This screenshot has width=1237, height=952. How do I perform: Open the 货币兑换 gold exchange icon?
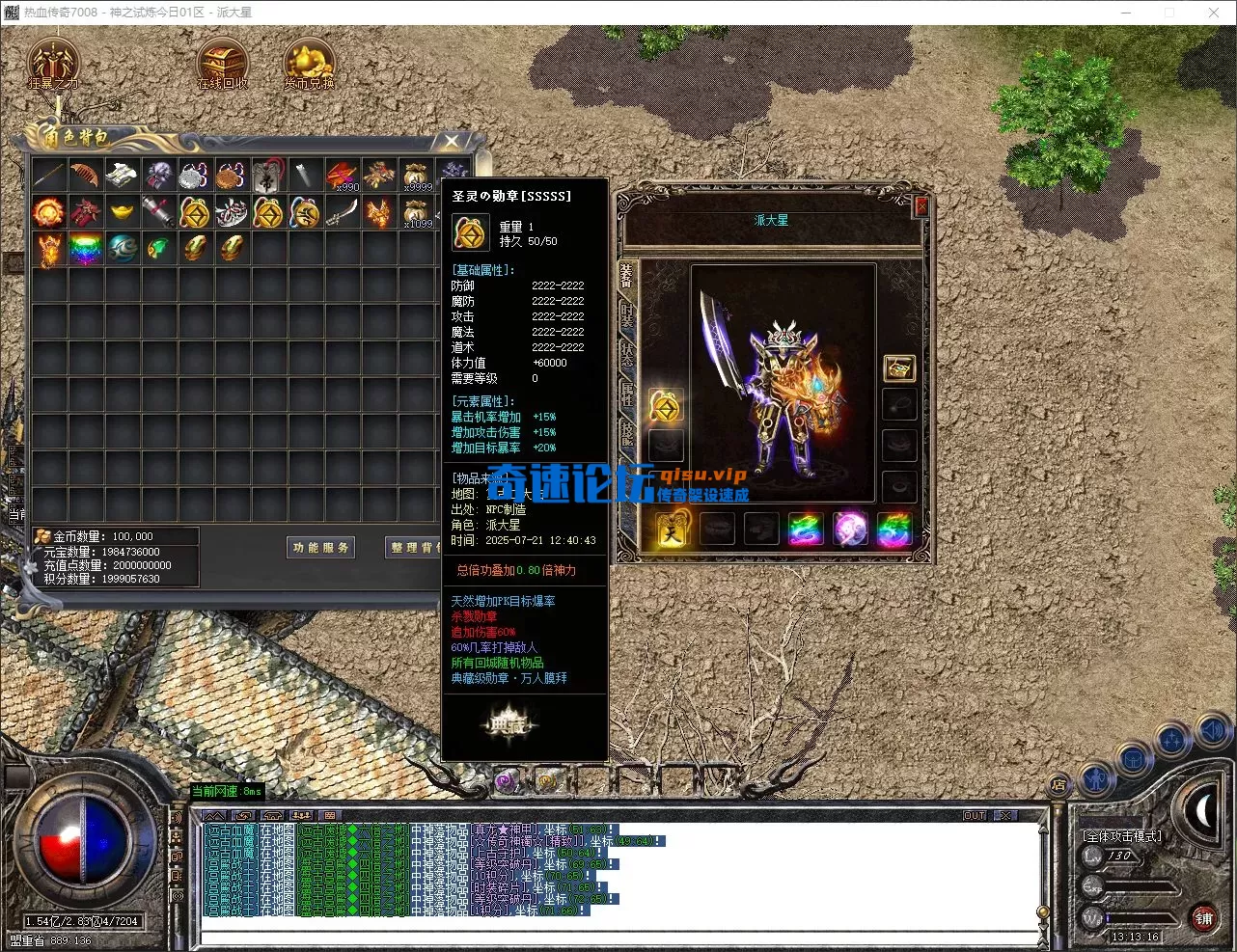pyautogui.click(x=309, y=63)
